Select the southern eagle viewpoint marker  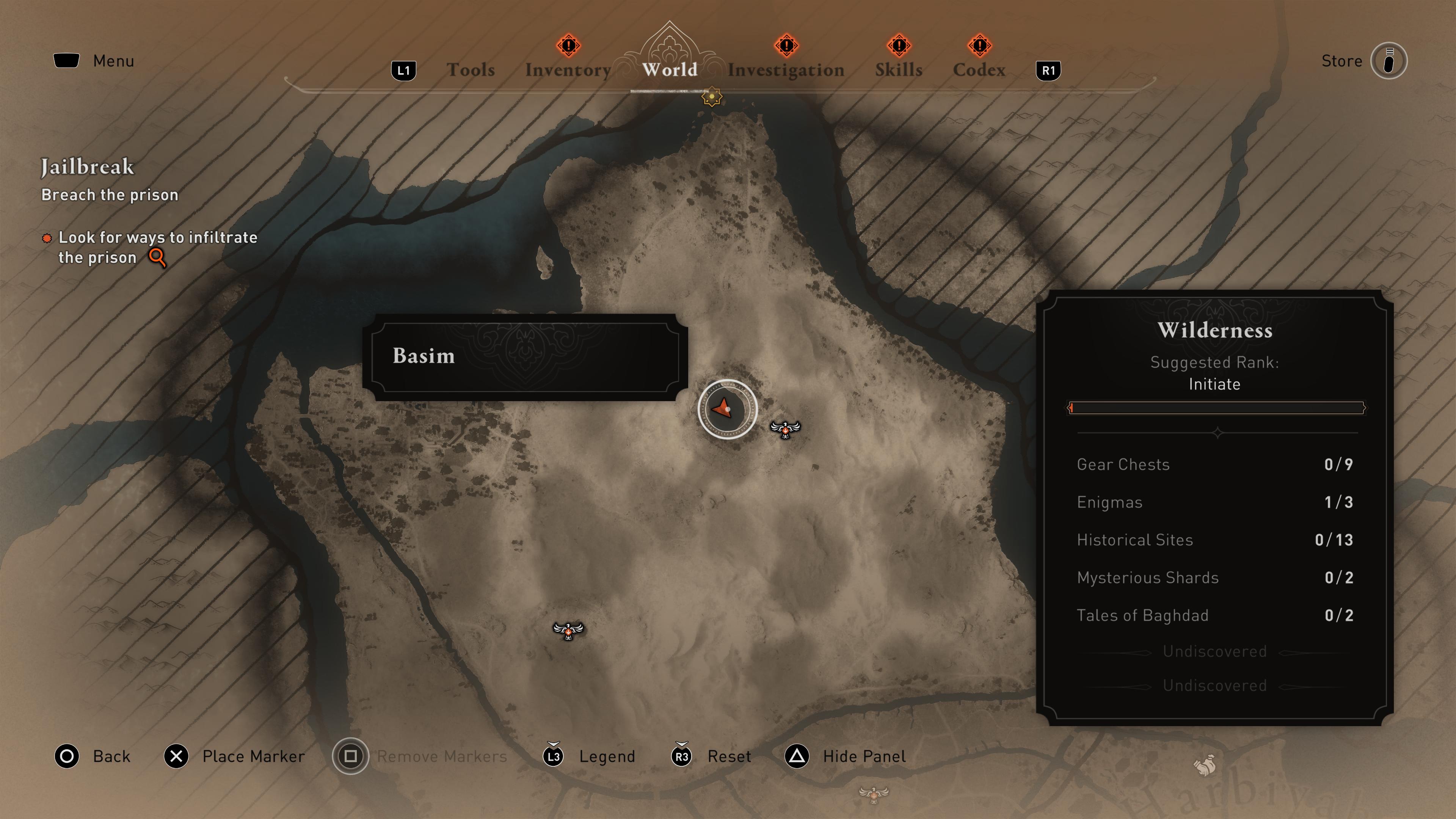[568, 630]
